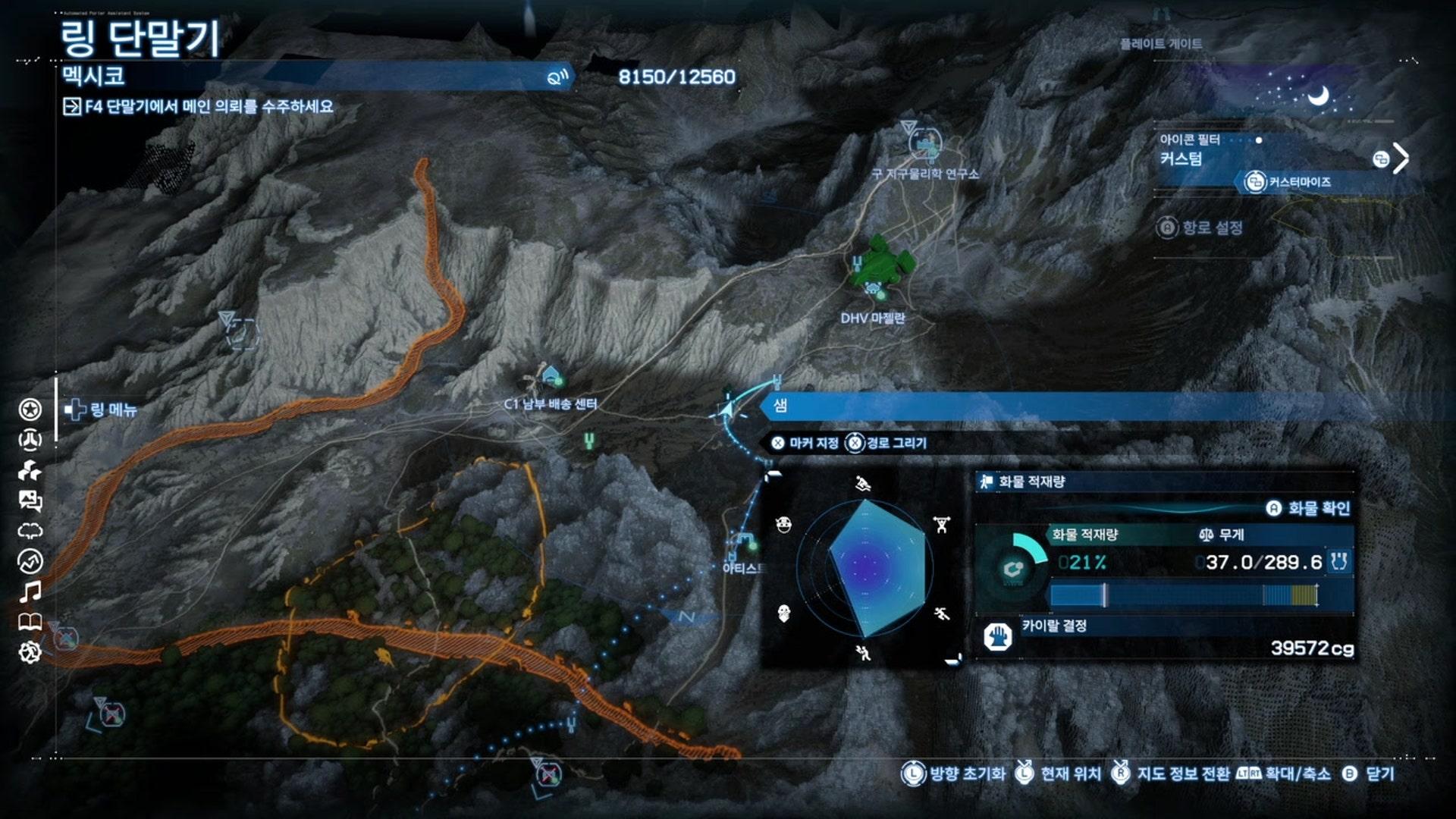Select the 구 지구물리학 연구소 map marker
The height and width of the screenshot is (819, 1456).
click(925, 143)
